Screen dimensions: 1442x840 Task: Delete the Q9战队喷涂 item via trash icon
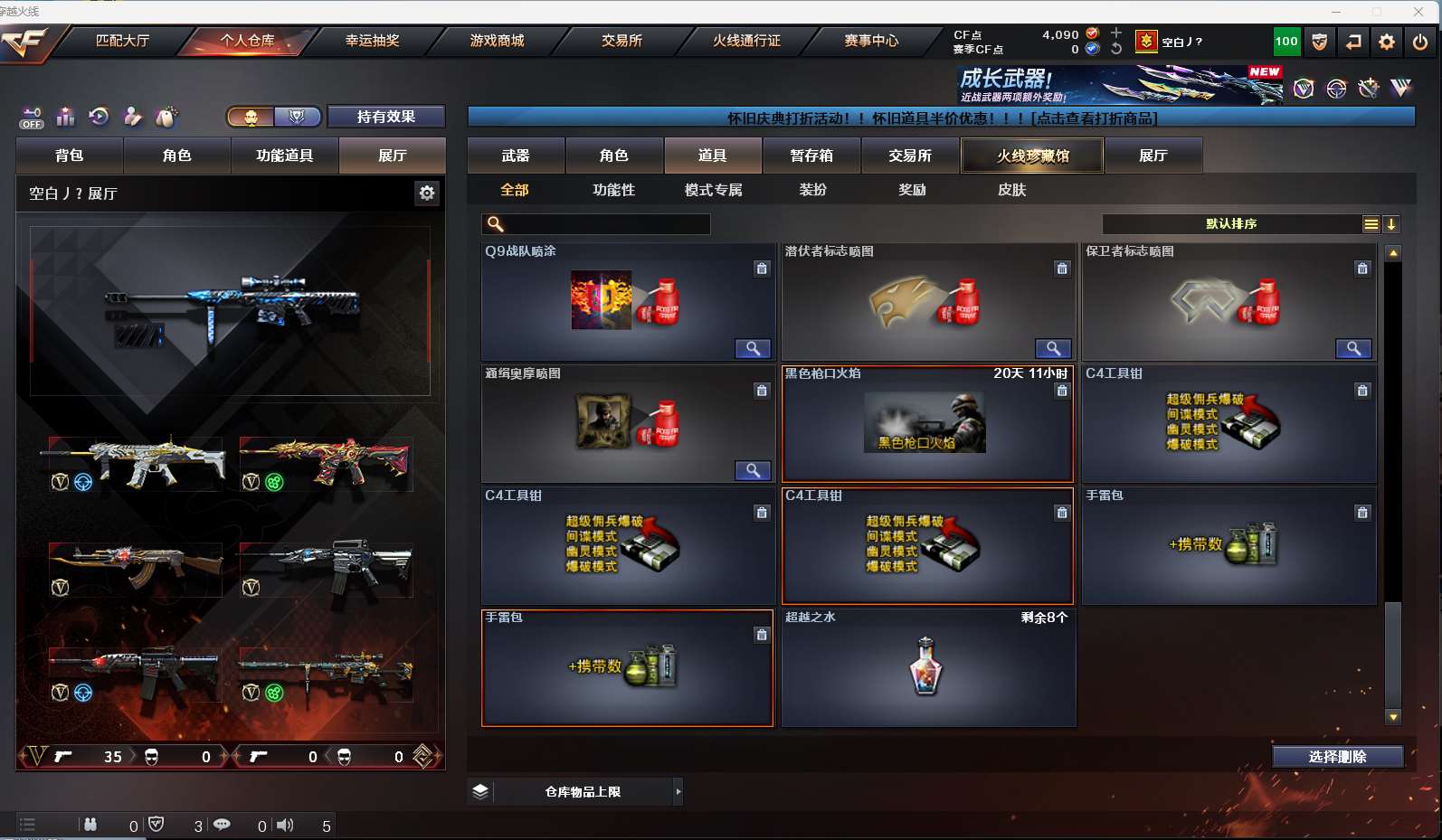762,269
